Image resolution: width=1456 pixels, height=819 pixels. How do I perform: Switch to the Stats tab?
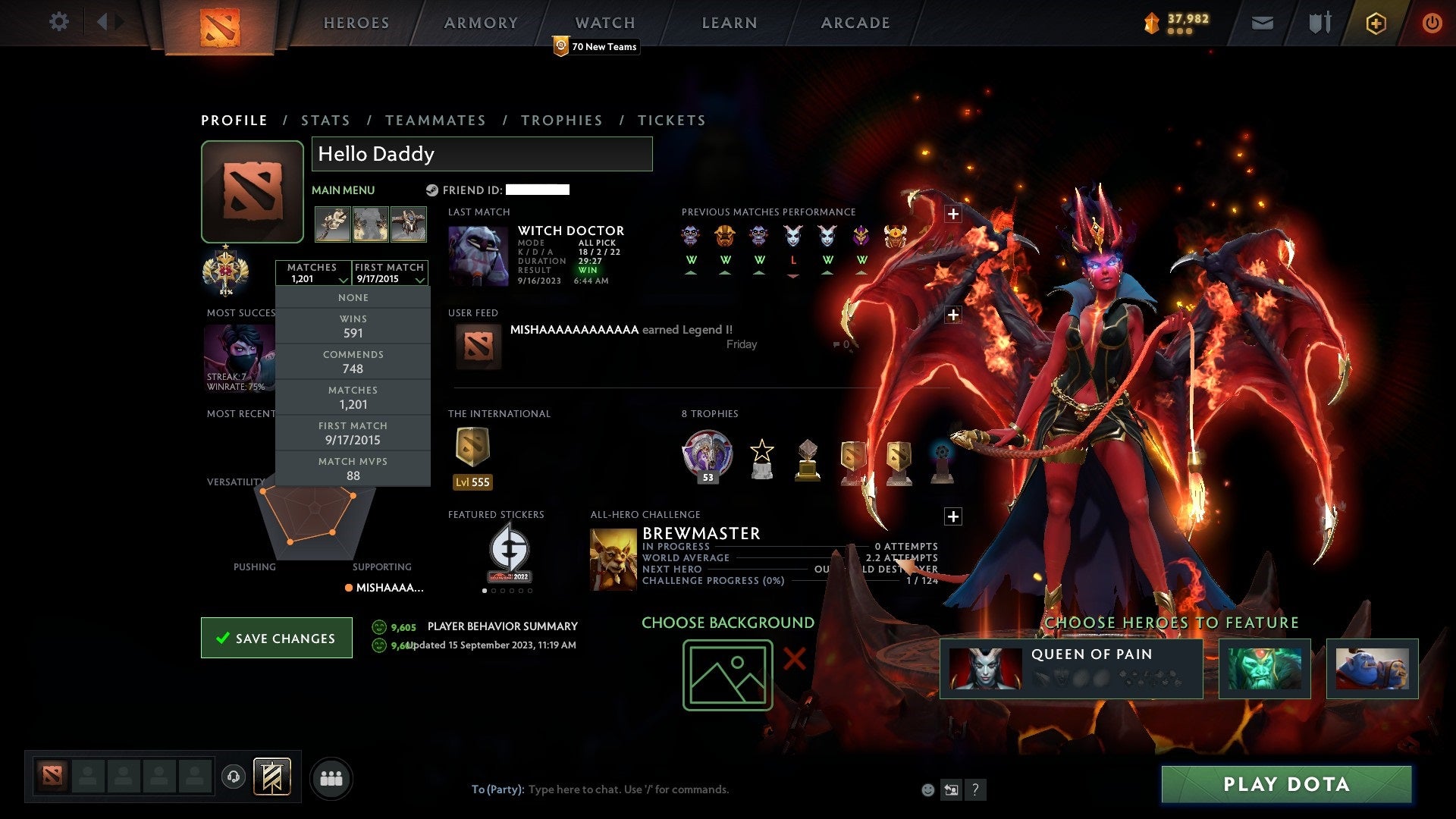[325, 121]
